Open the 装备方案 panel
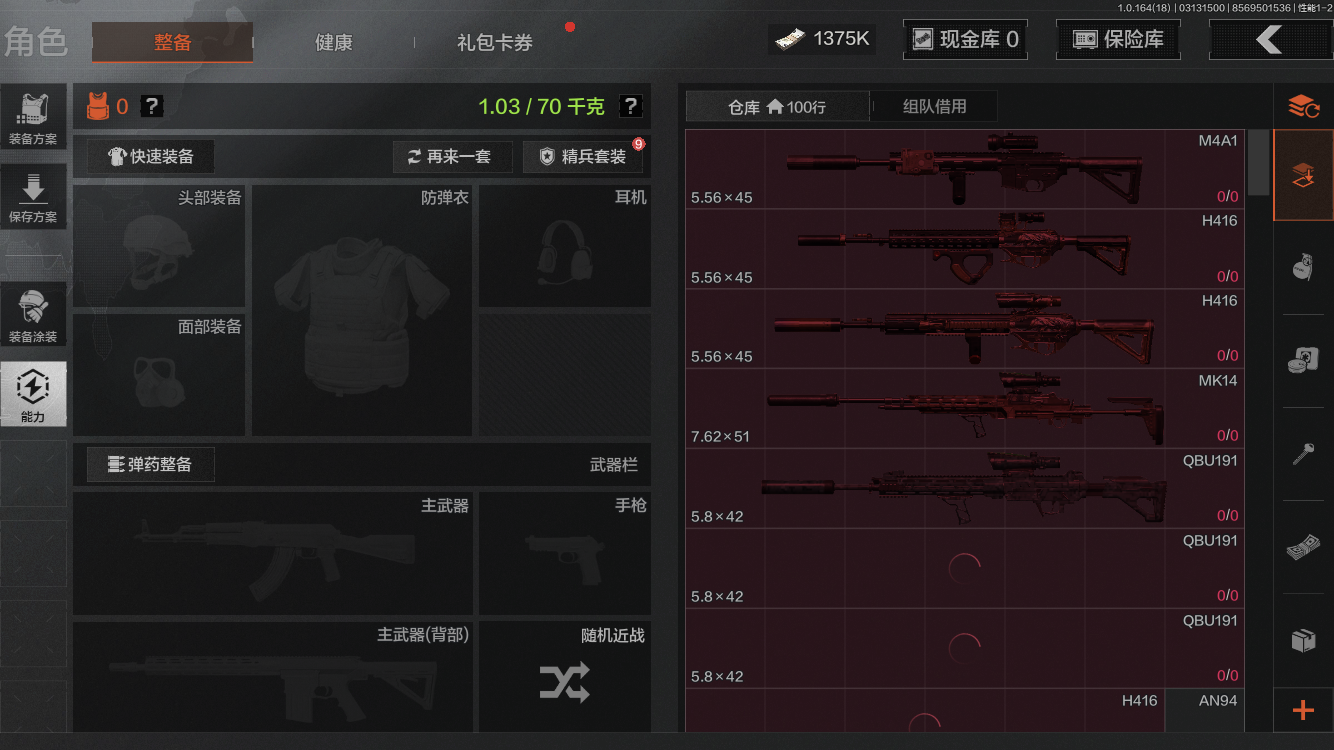 point(34,115)
